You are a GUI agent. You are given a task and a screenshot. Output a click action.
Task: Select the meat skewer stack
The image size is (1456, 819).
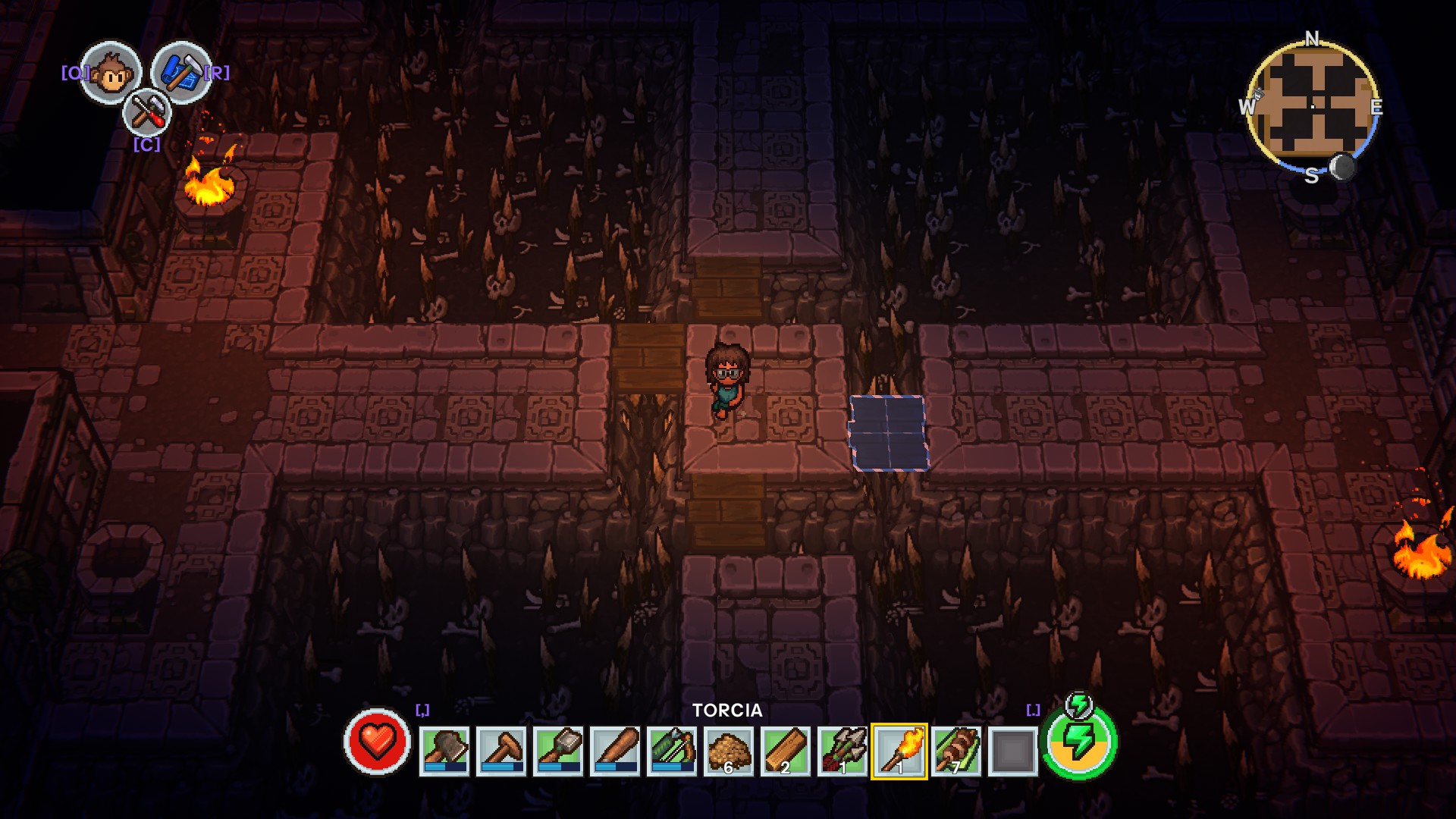tap(956, 751)
